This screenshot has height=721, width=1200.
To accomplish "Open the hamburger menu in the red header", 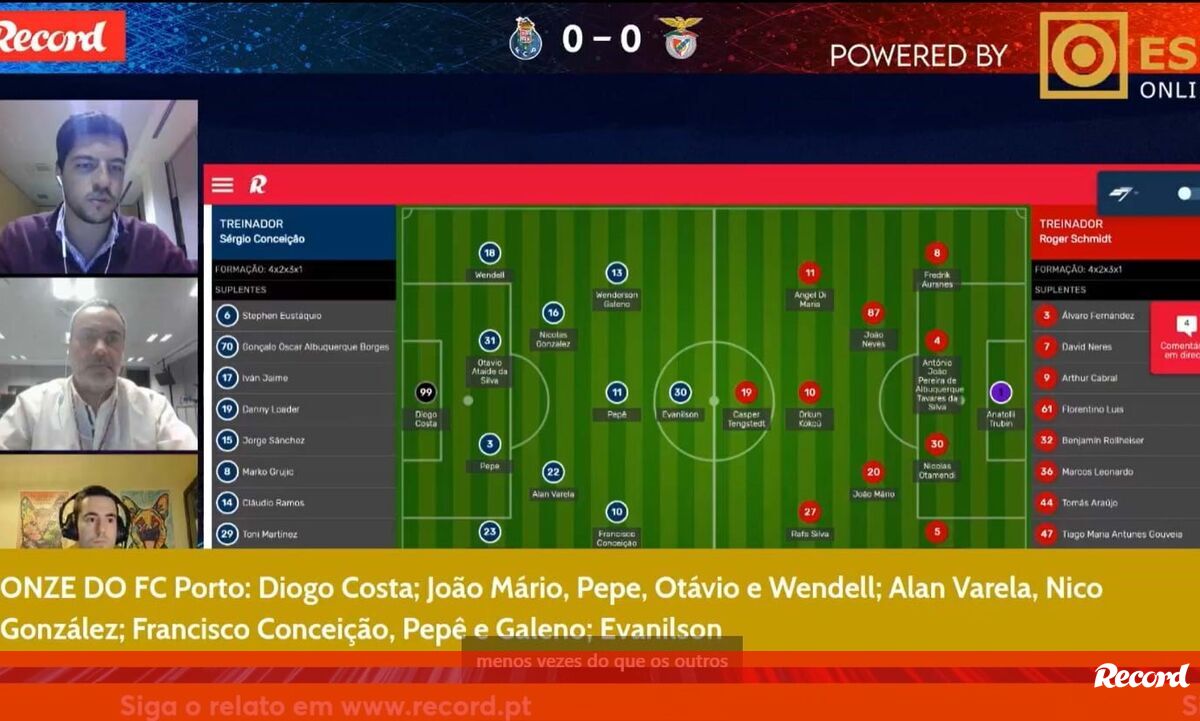I will [x=222, y=185].
